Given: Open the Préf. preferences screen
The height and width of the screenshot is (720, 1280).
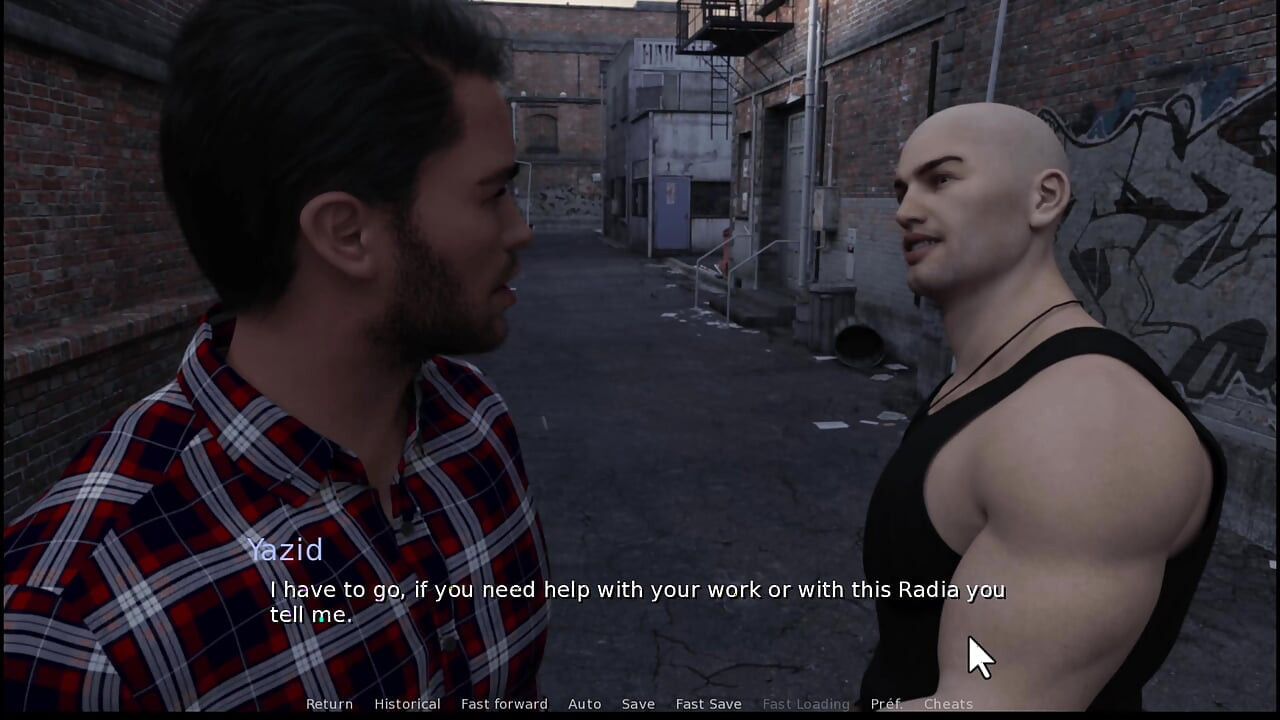Looking at the screenshot, I should pyautogui.click(x=886, y=704).
